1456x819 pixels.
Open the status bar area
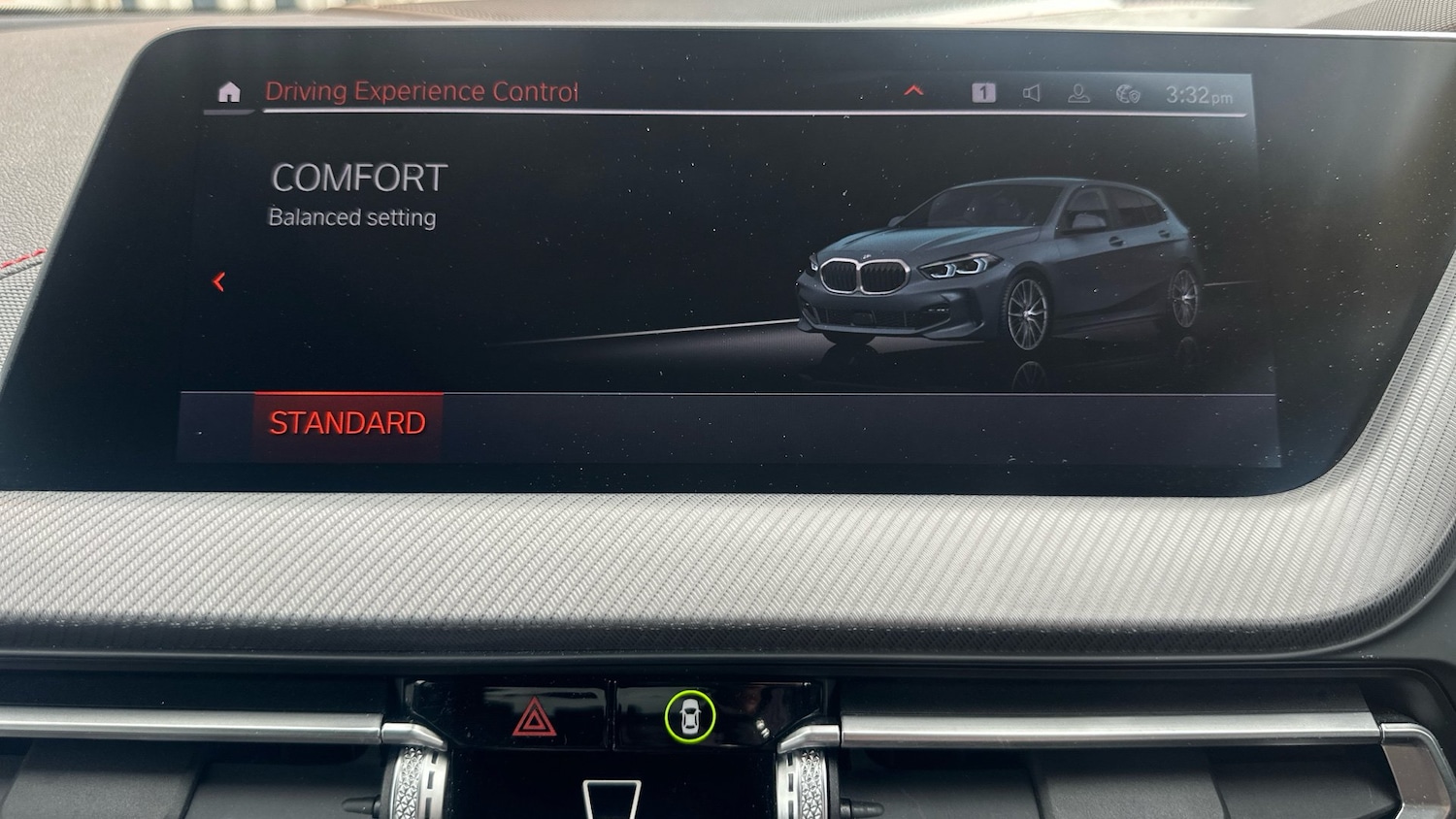coord(1068,92)
